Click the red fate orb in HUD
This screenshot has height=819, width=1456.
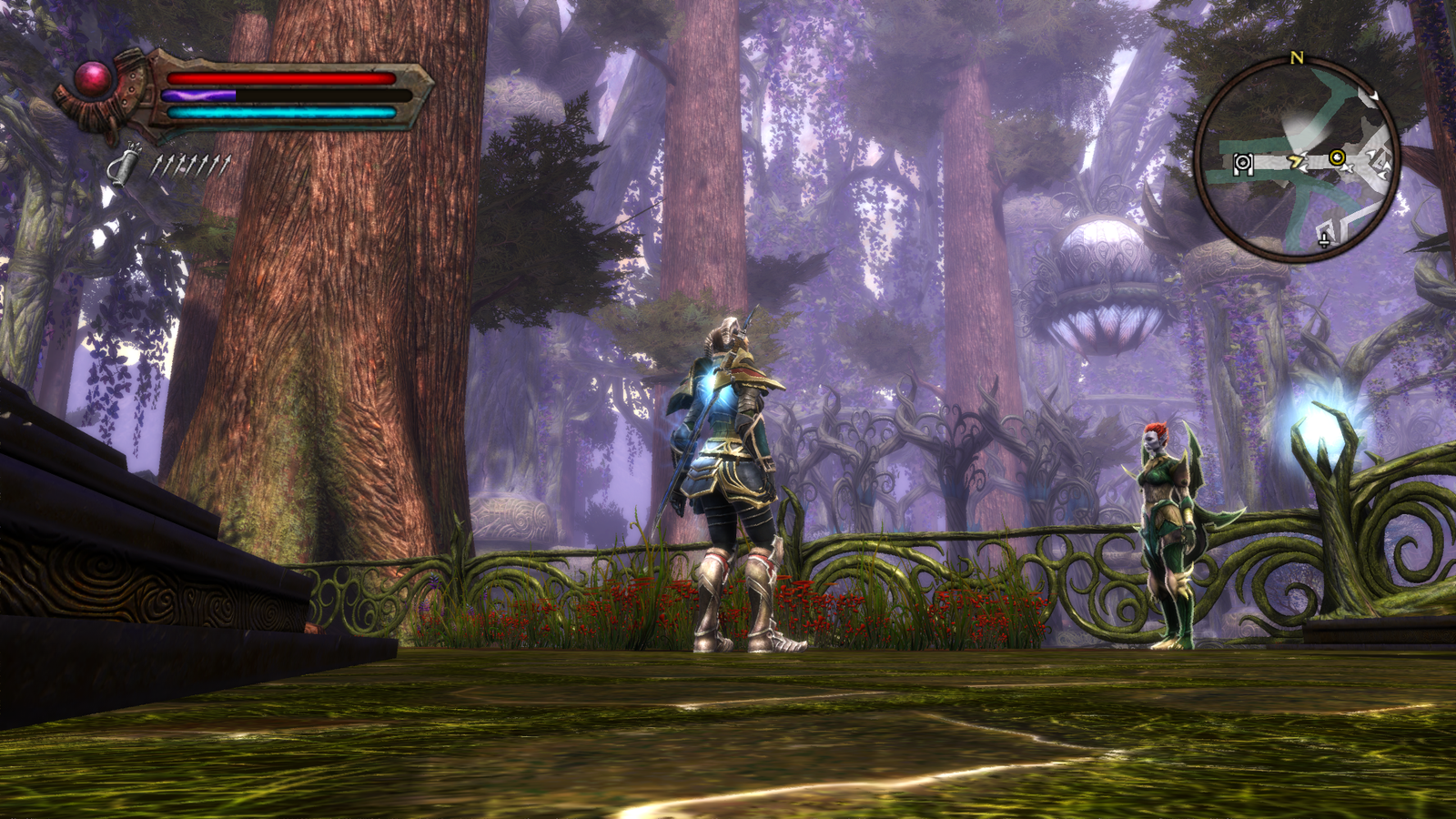coord(93,79)
